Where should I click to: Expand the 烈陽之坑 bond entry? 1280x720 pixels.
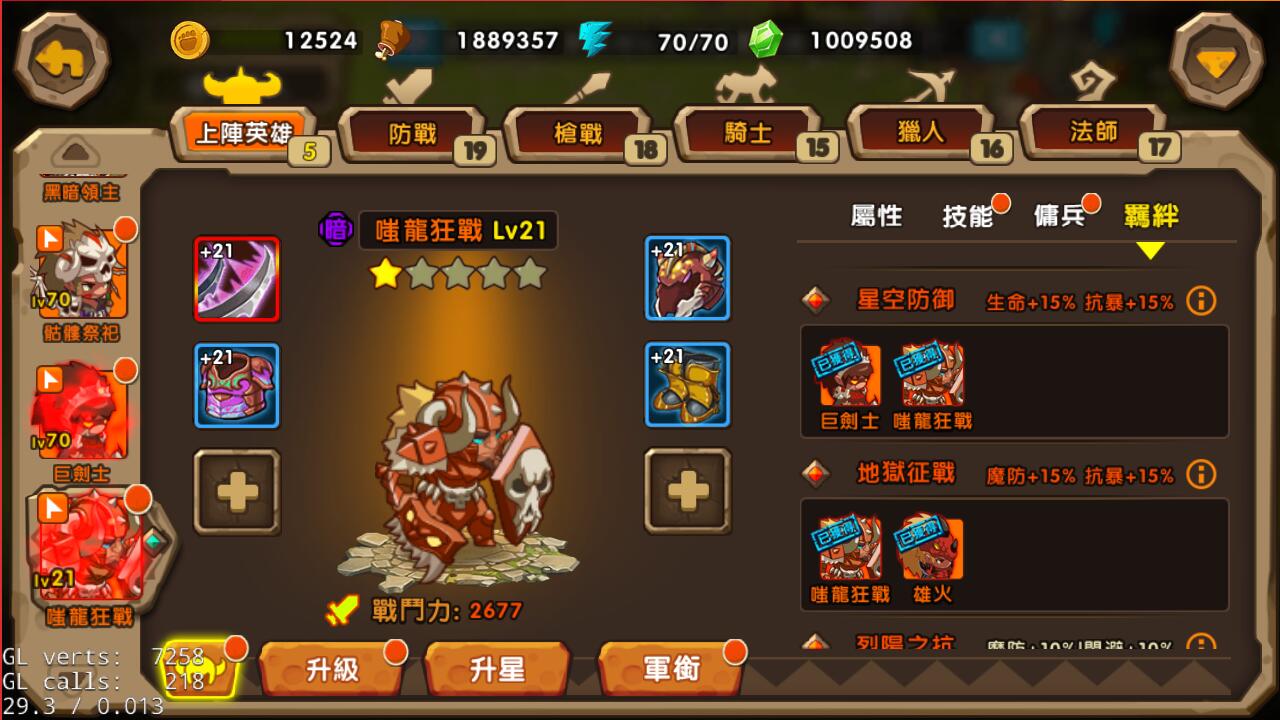pyautogui.click(x=906, y=645)
